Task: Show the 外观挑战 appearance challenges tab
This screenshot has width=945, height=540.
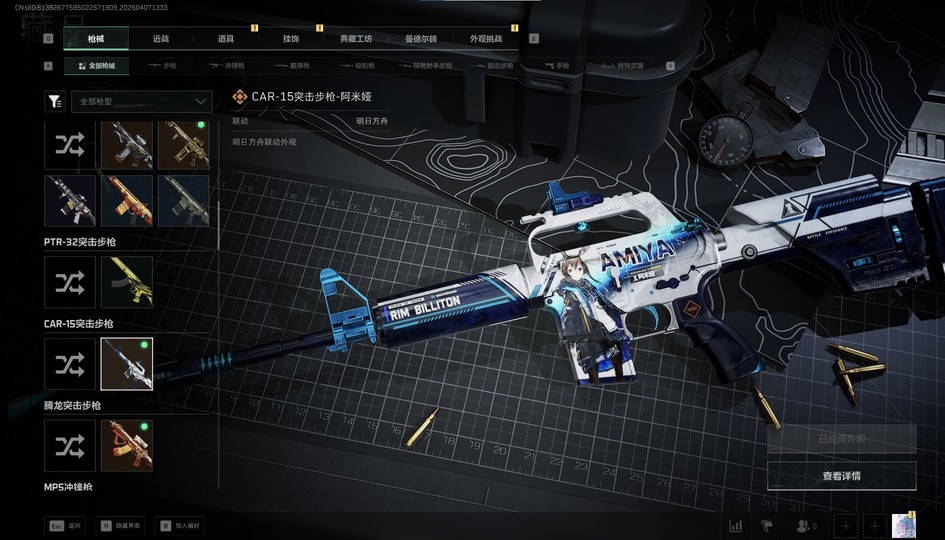Action: point(486,39)
